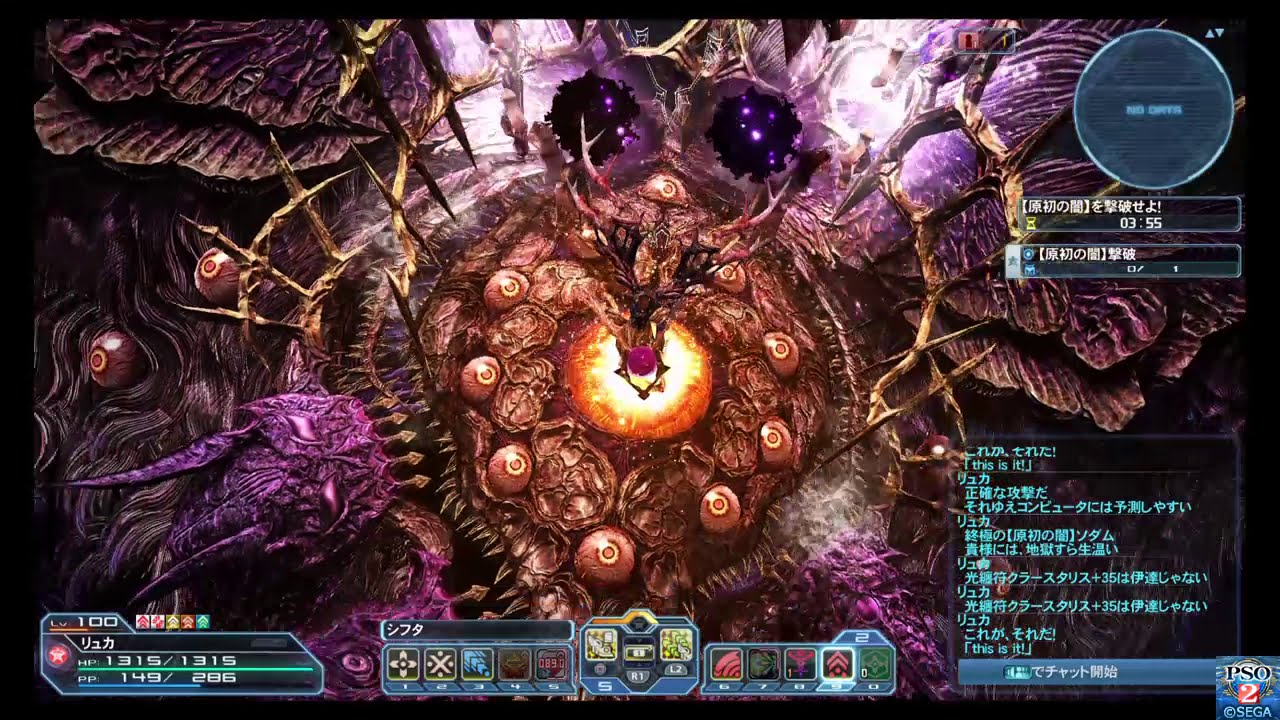This screenshot has width=1280, height=720.
Task: Select the dimmed brown skill in slot 4
Action: point(514,664)
